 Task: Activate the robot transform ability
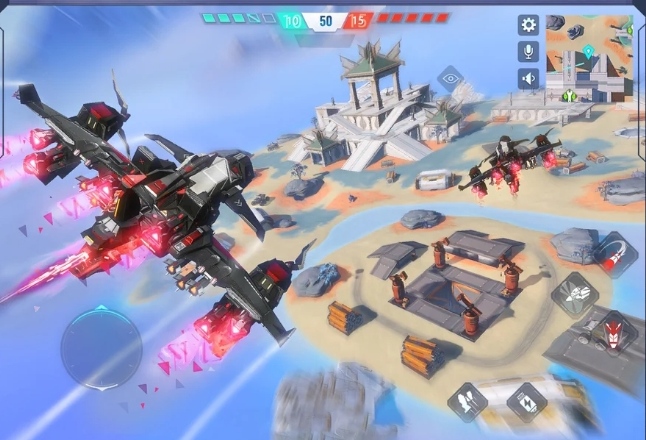click(x=576, y=295)
